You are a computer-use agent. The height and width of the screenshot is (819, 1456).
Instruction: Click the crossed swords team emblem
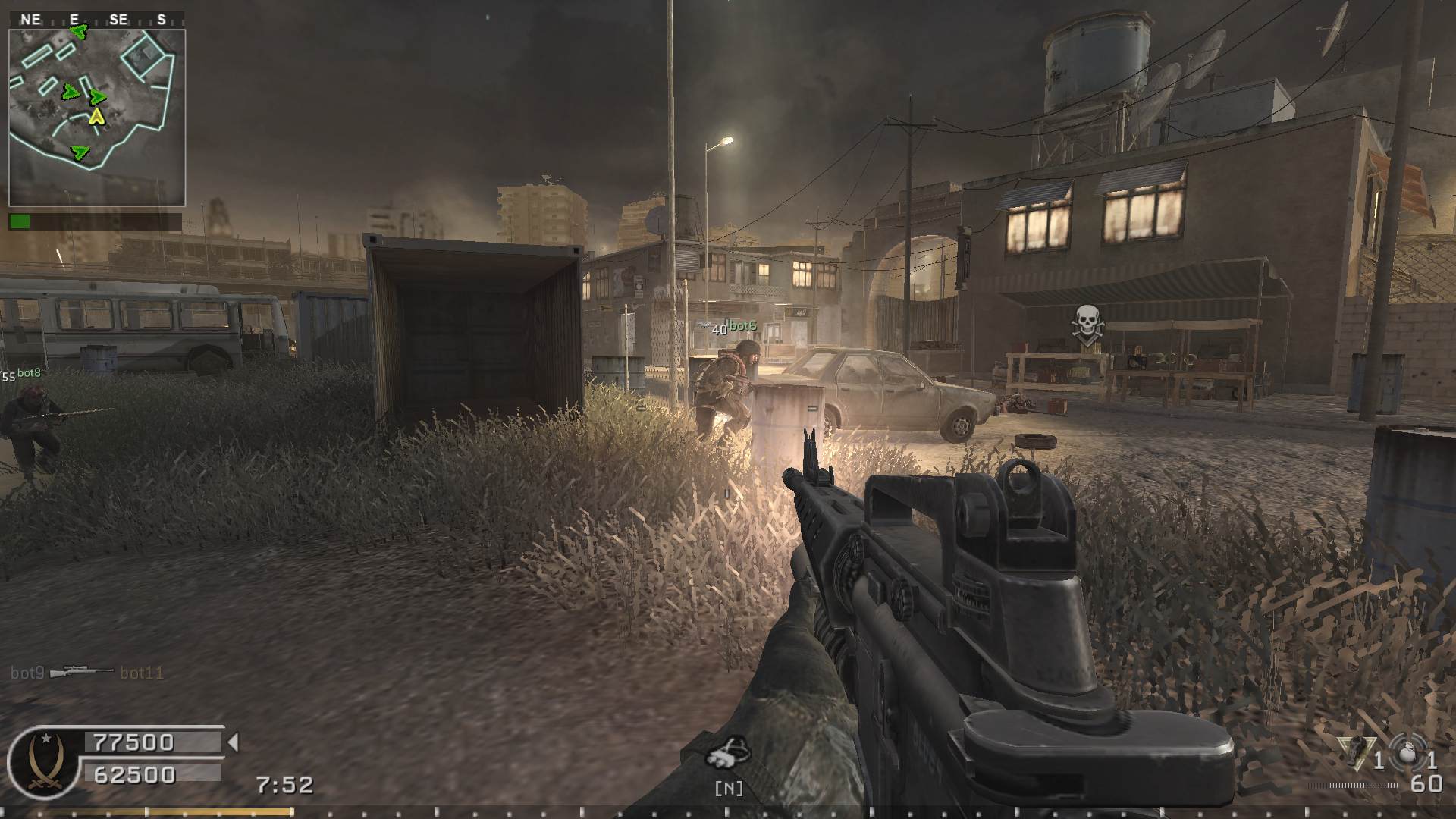tap(42, 761)
